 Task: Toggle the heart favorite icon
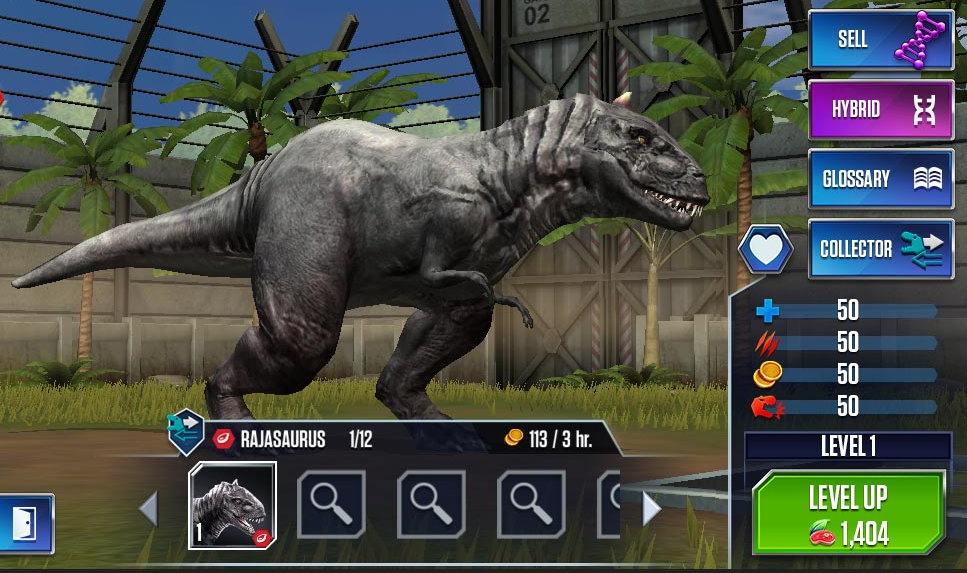[x=766, y=250]
